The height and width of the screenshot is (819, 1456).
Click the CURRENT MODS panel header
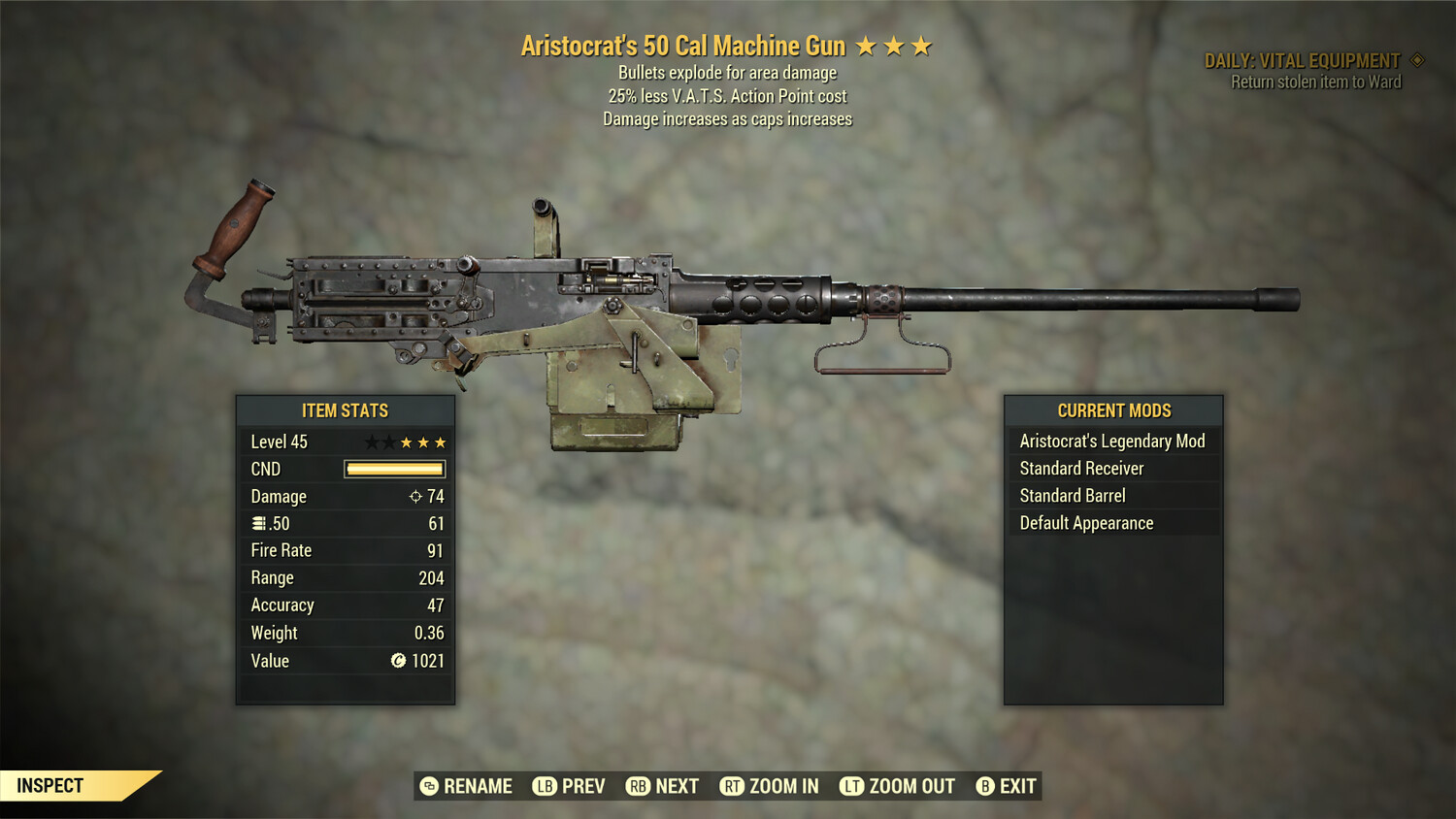pos(1112,410)
